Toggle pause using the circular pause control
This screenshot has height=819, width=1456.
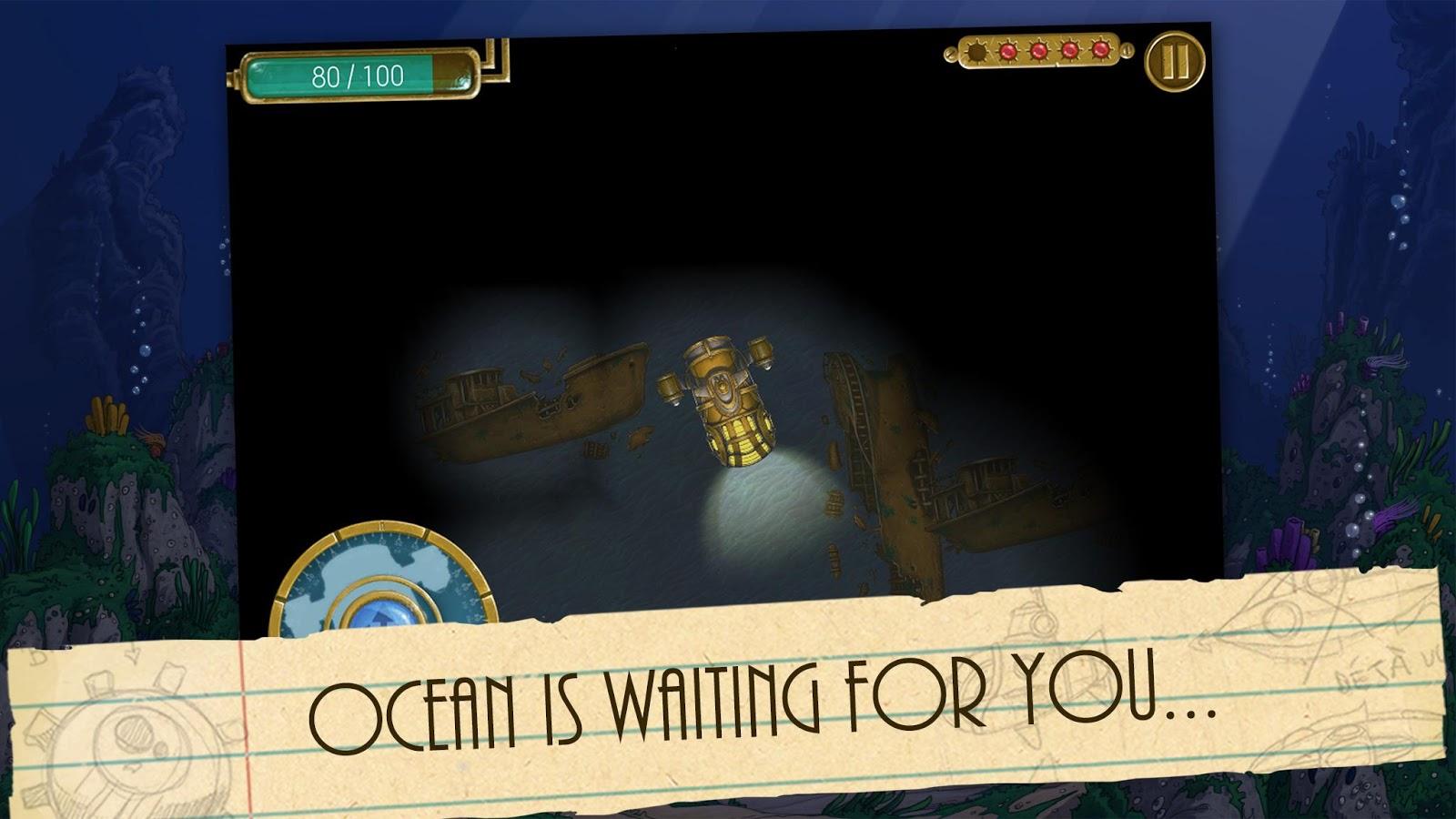pyautogui.click(x=1174, y=60)
